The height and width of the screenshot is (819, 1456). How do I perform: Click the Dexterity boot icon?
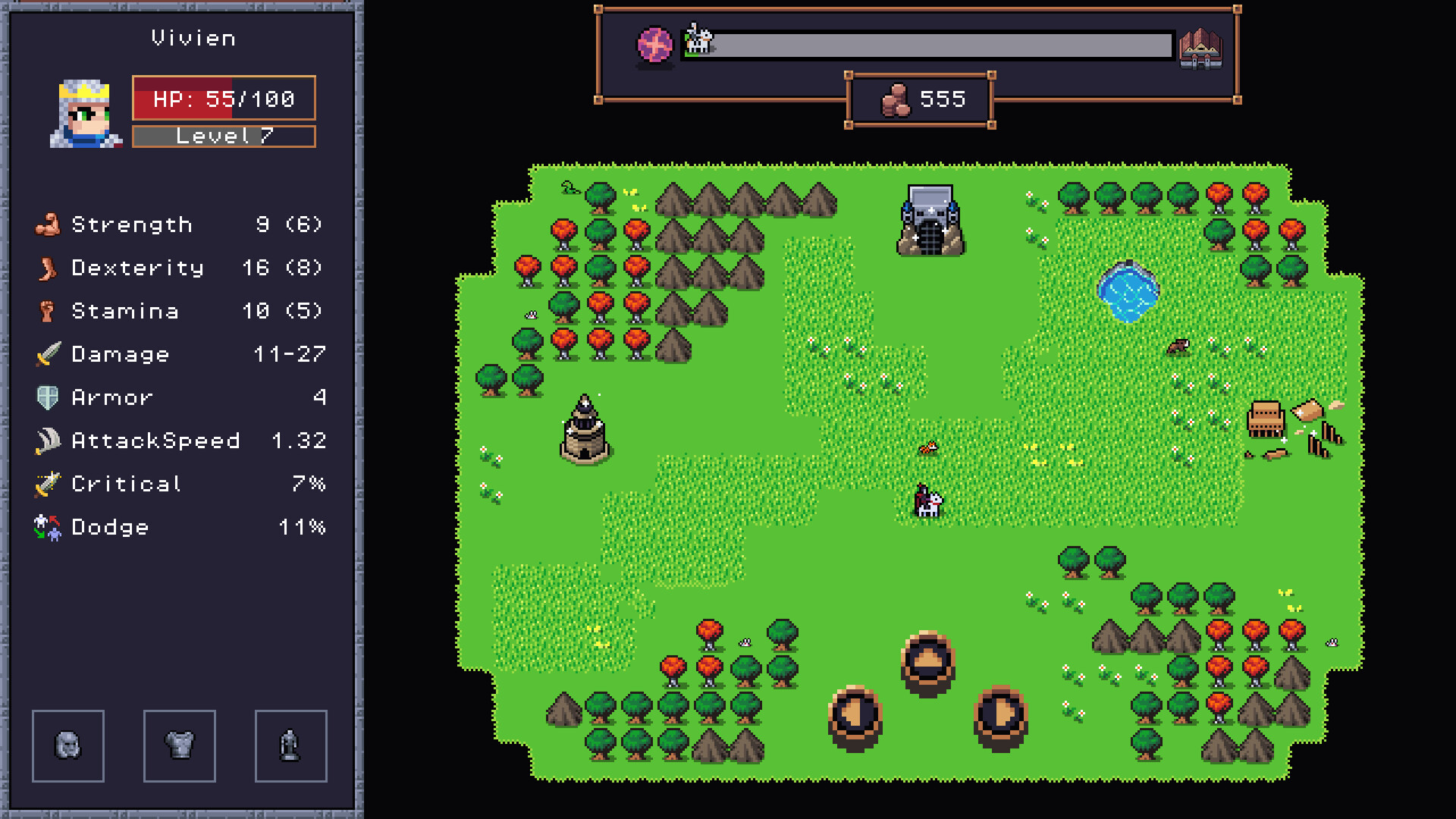tap(47, 267)
